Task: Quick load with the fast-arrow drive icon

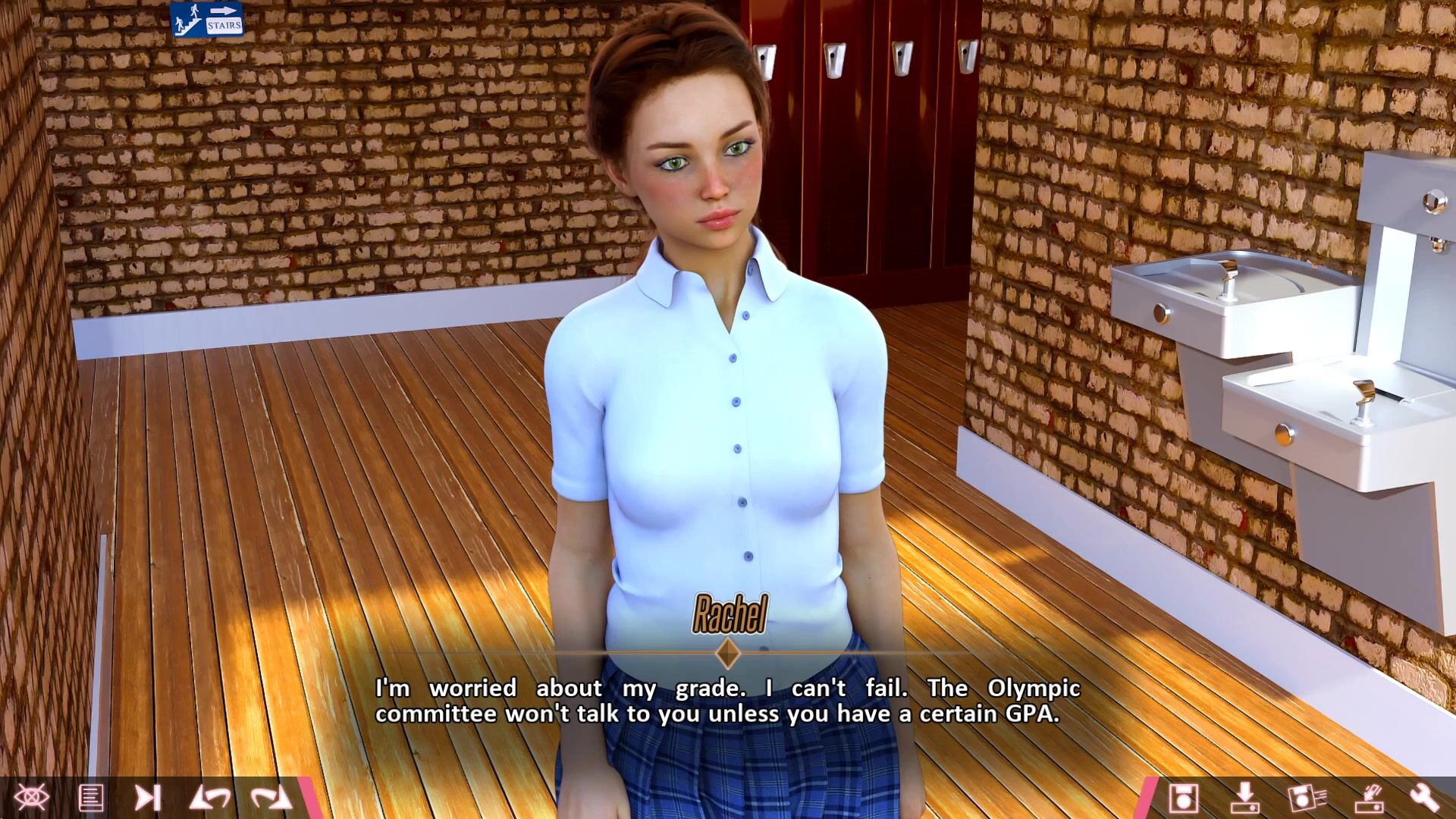Action: coord(1368,798)
